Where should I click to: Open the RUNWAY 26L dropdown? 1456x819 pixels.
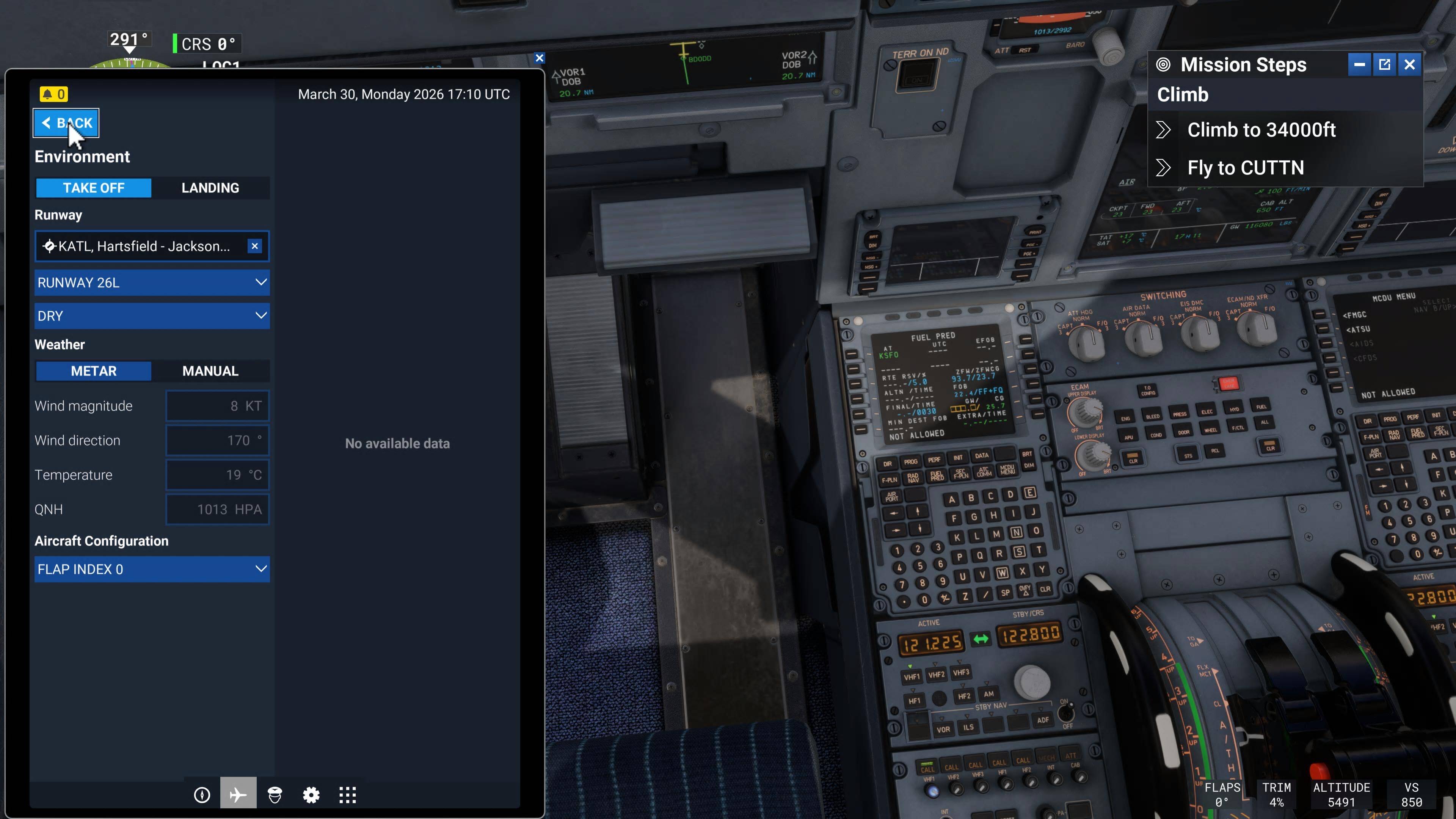click(x=152, y=282)
